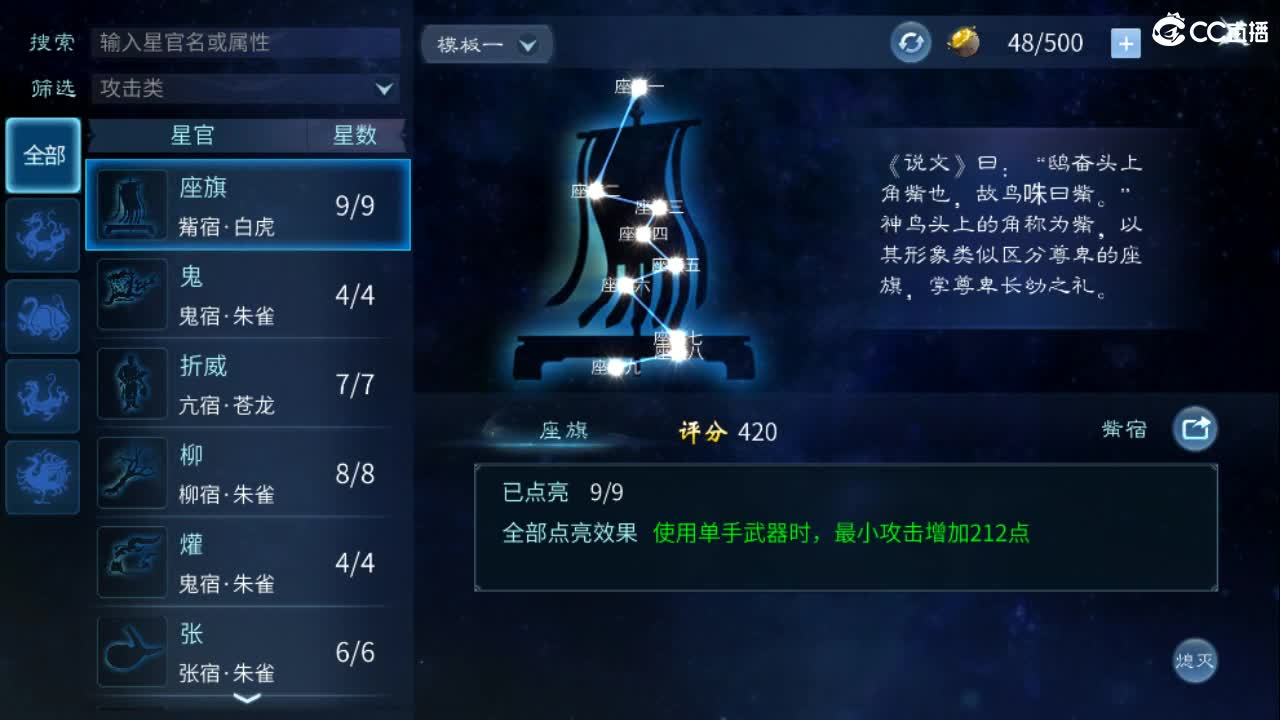Click the plus button to add star currency
The image size is (1280, 720).
pos(1126,42)
